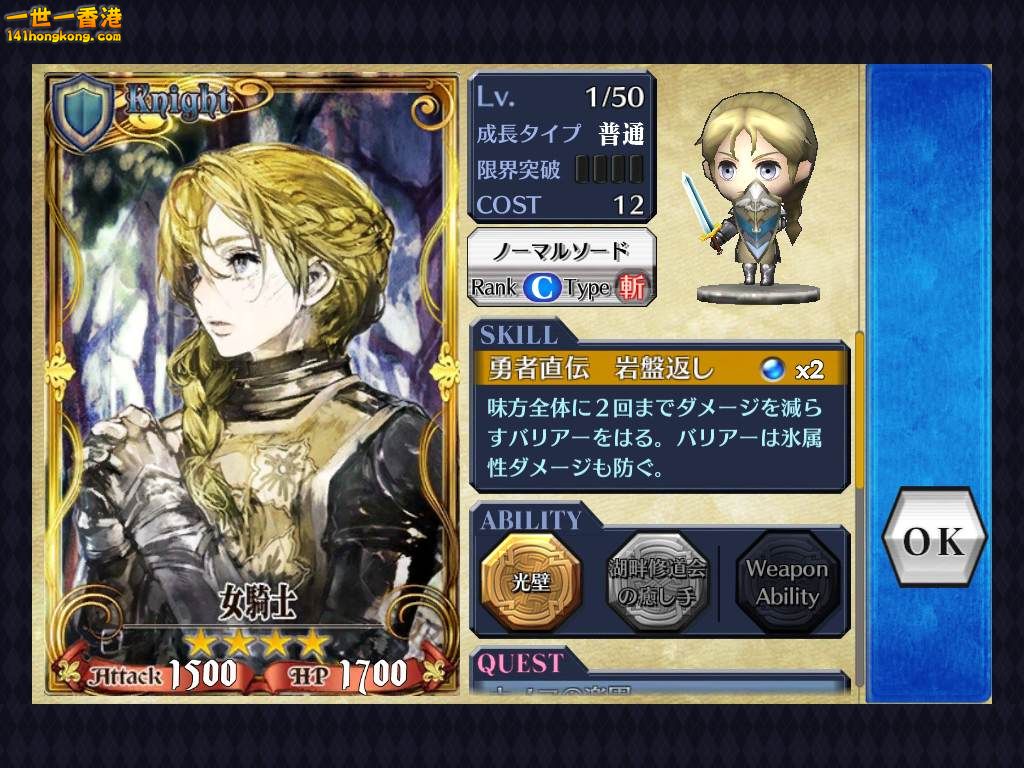Click the gold scrollbar beside the skill panel

tap(859, 410)
